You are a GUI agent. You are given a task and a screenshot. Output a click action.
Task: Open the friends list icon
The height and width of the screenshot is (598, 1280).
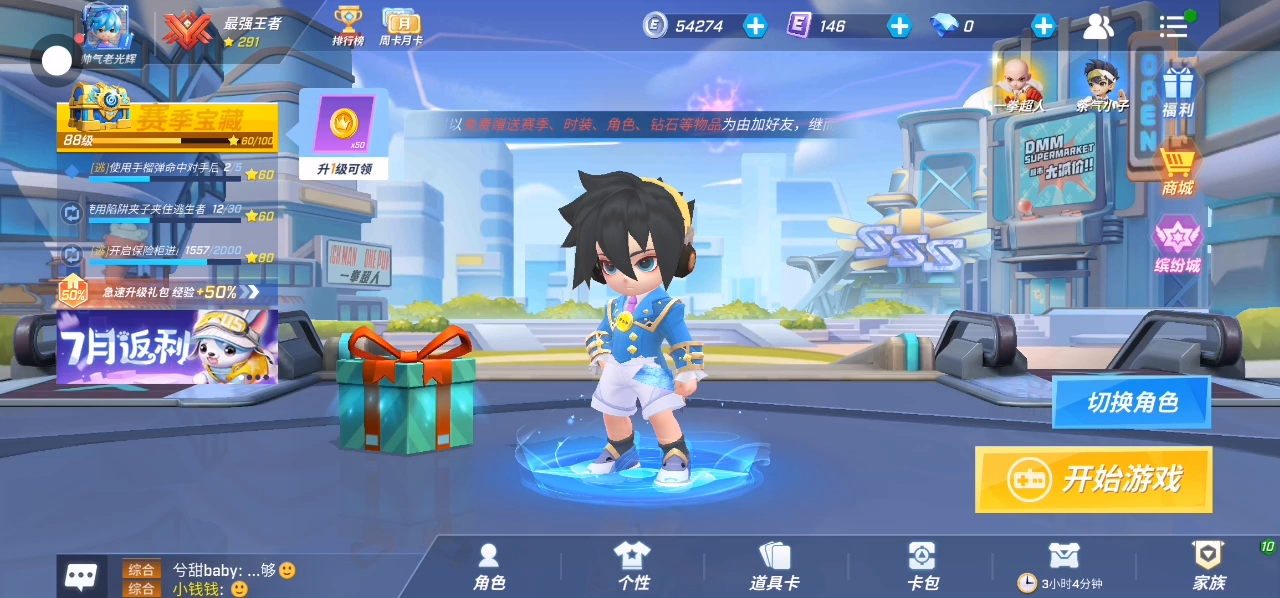point(1098,26)
